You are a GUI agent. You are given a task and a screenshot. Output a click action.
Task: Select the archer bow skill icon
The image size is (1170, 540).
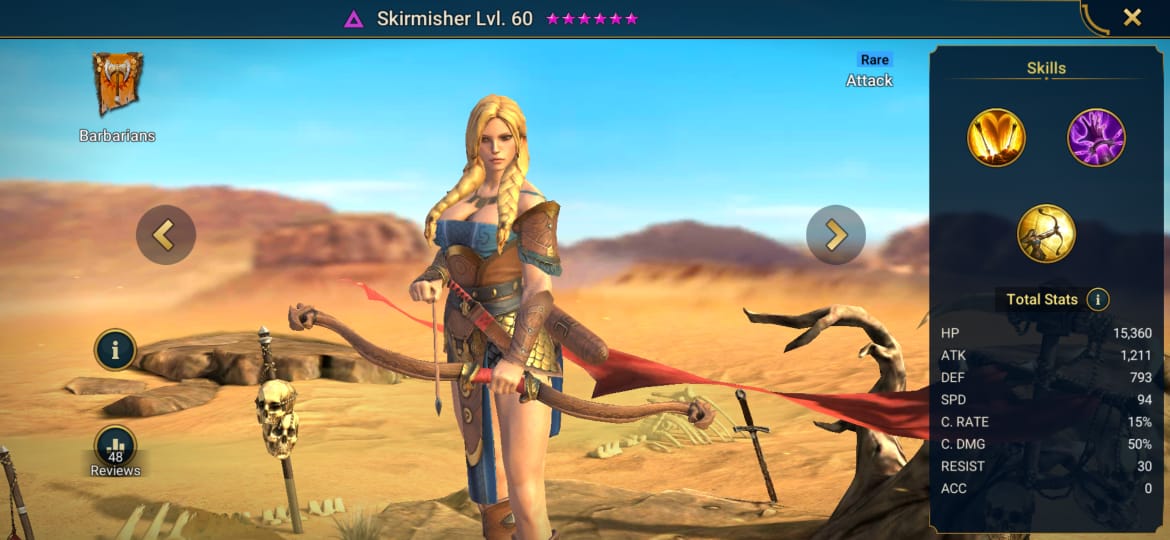tap(1046, 234)
